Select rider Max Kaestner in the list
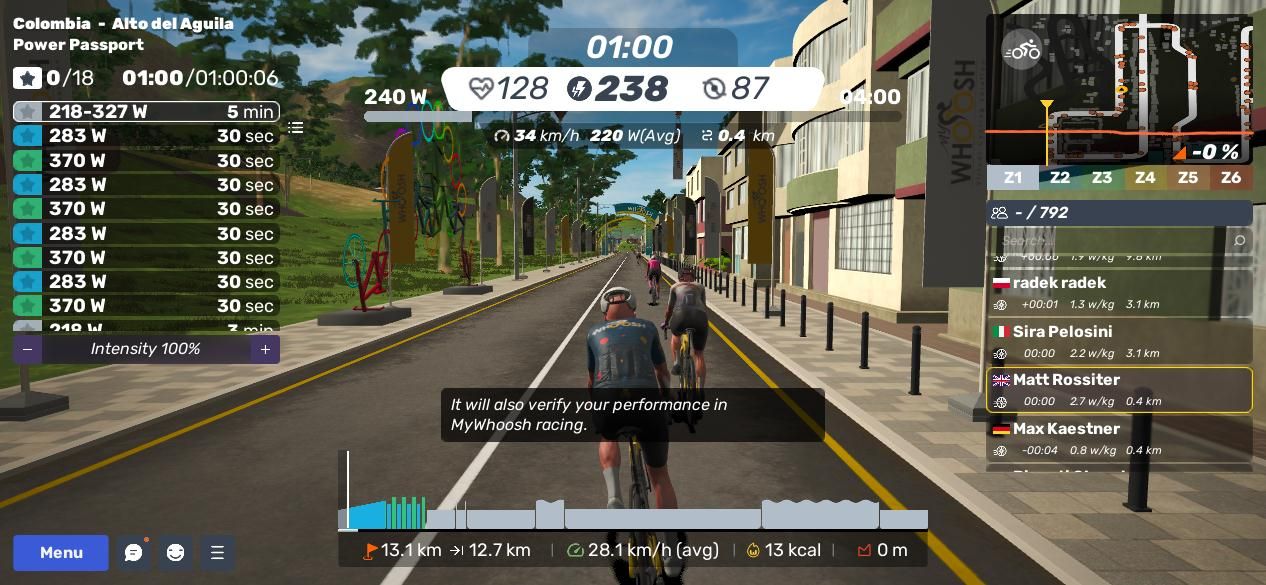Image resolution: width=1266 pixels, height=585 pixels. coord(1119,438)
